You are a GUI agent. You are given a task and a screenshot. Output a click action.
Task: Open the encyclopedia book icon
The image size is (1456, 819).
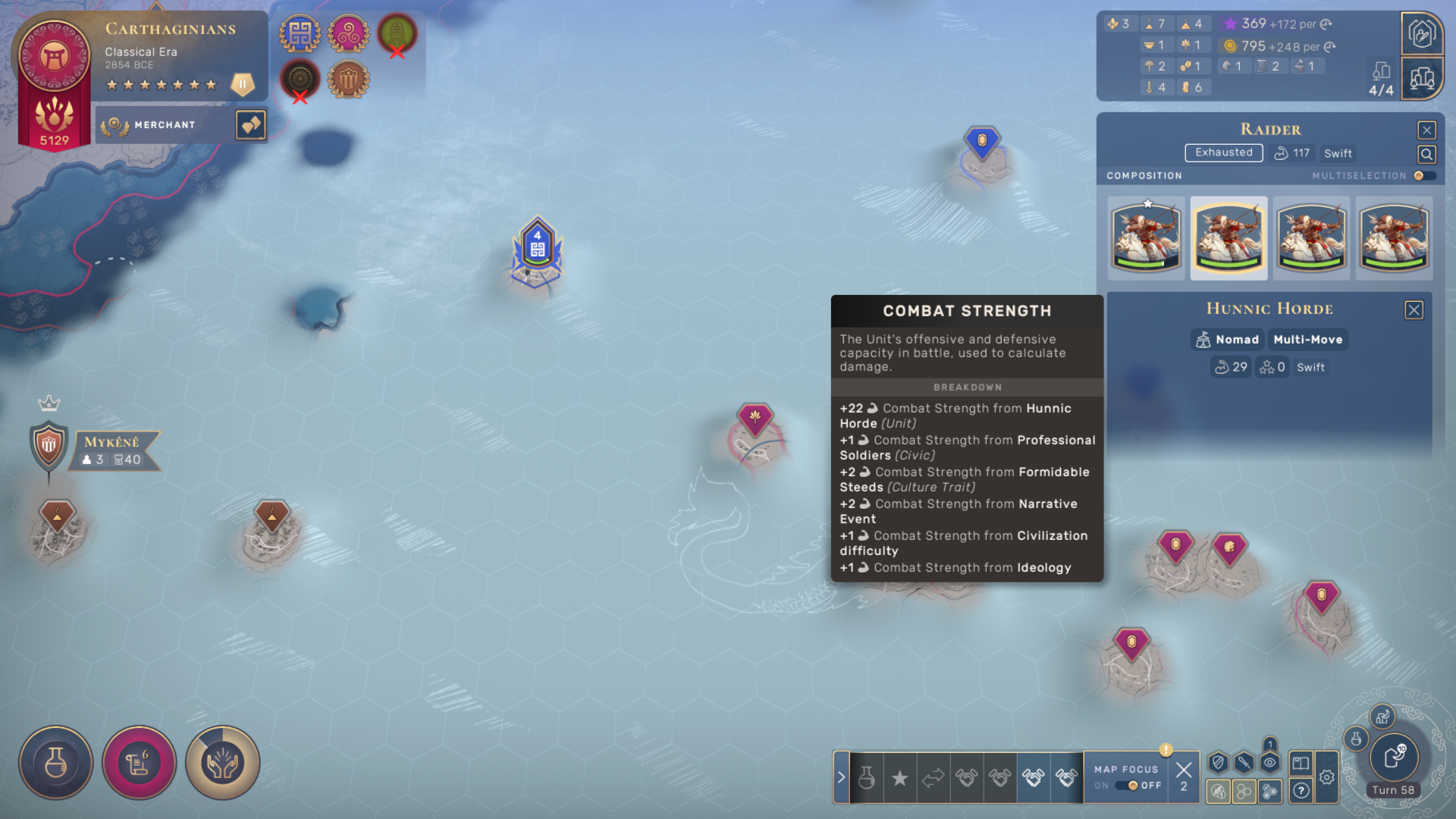click(x=1301, y=763)
